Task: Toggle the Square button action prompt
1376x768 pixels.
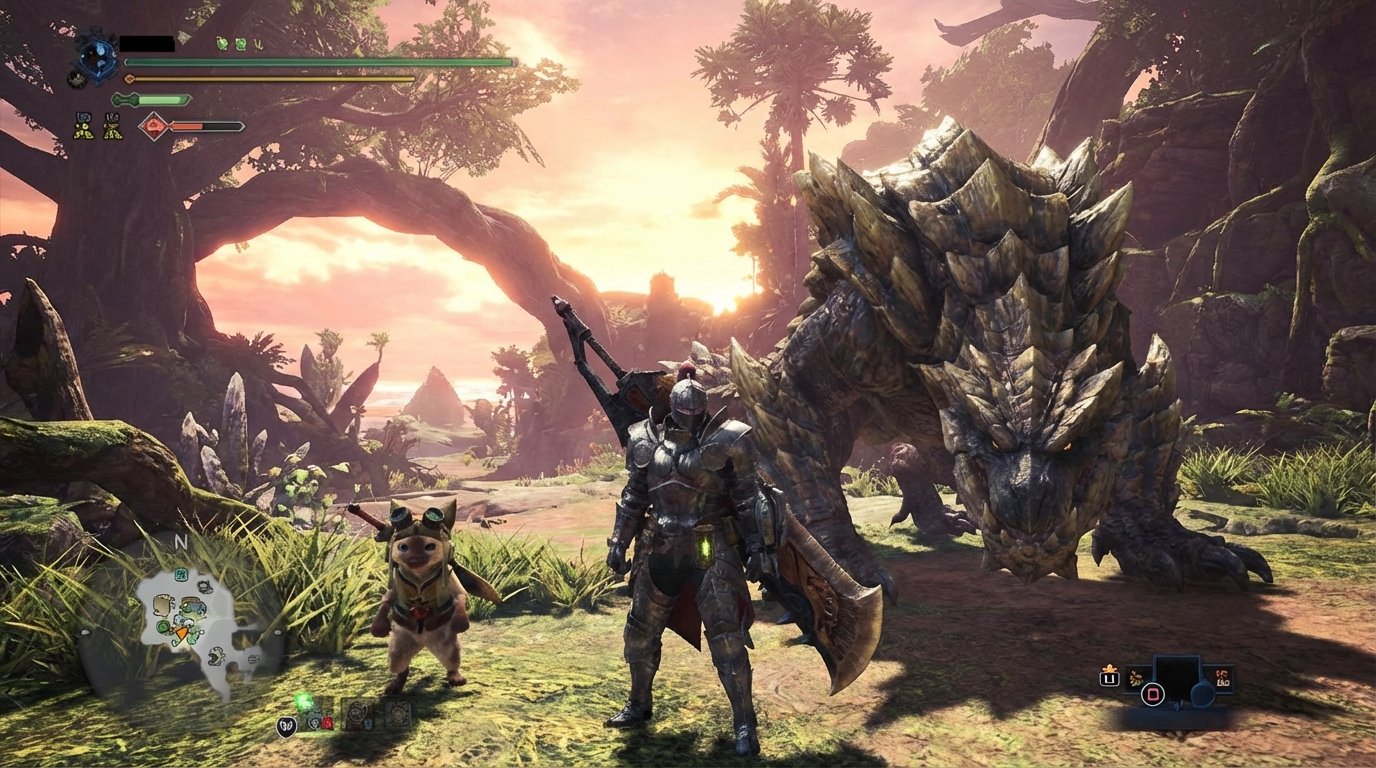Action: pyautogui.click(x=1152, y=693)
